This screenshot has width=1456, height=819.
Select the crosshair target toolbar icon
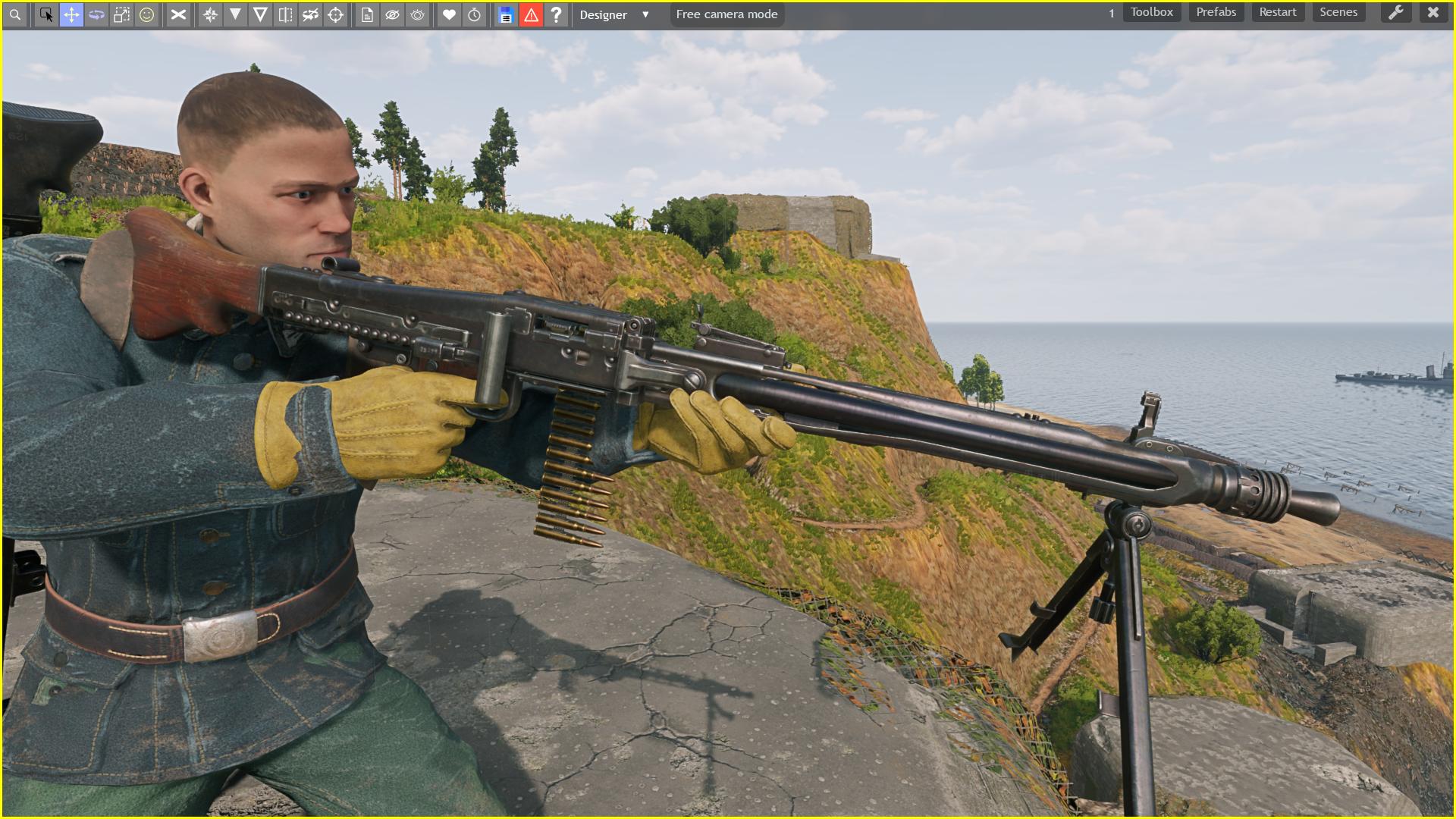click(335, 14)
